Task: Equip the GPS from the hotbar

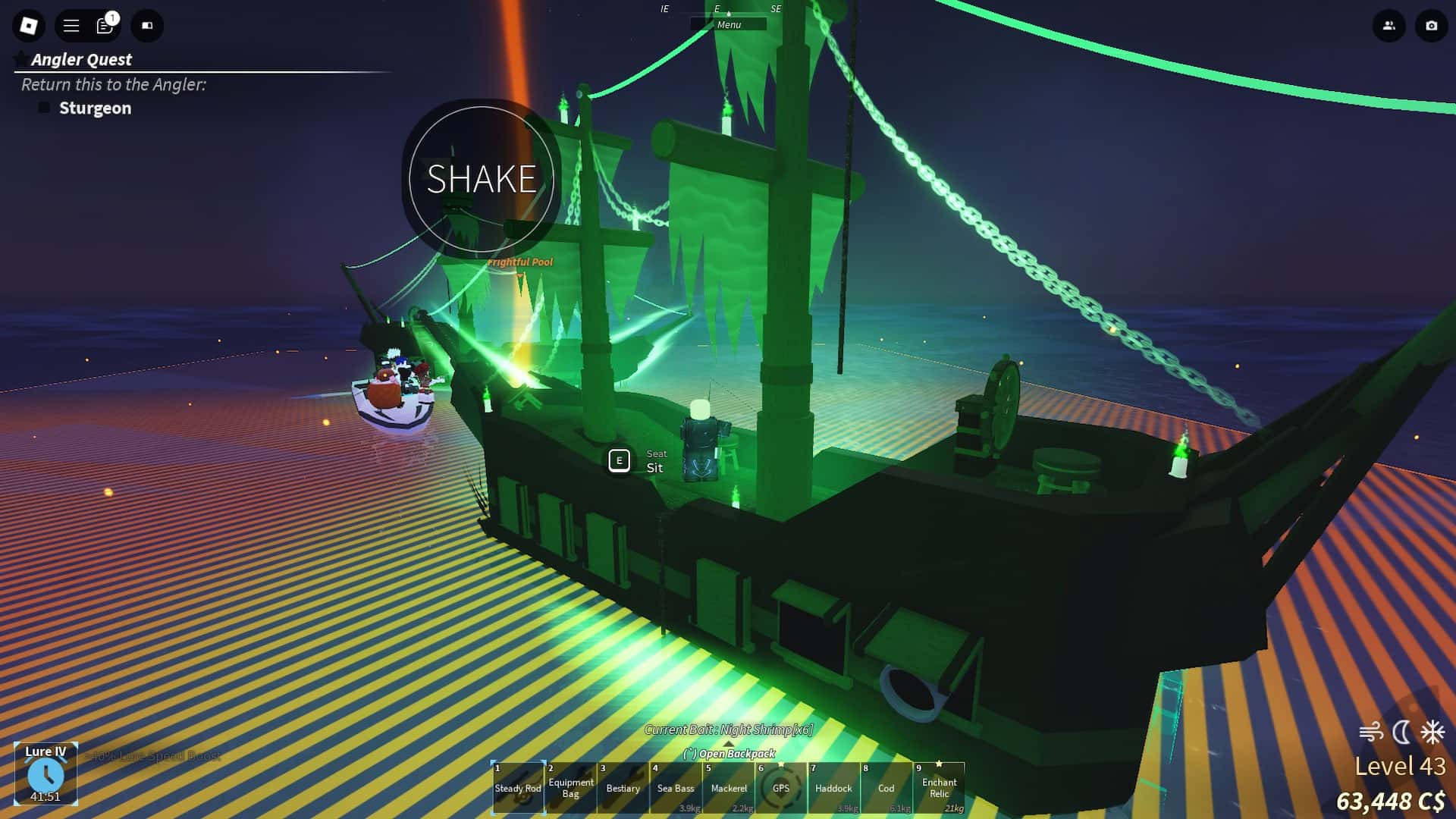Action: click(x=782, y=789)
